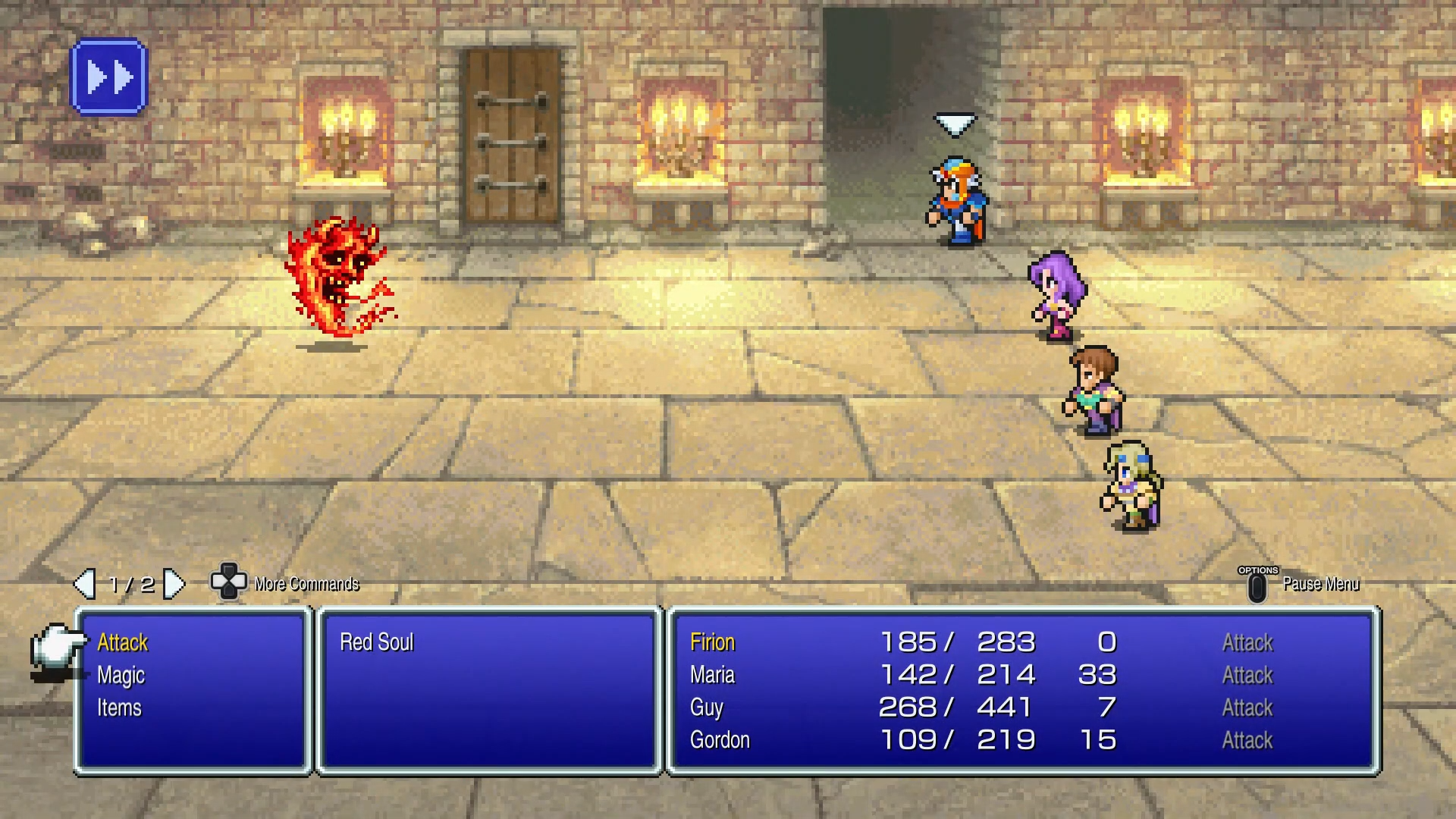Toggle the battle fast-forward icon
This screenshot has height=819, width=1456.
pos(108,77)
